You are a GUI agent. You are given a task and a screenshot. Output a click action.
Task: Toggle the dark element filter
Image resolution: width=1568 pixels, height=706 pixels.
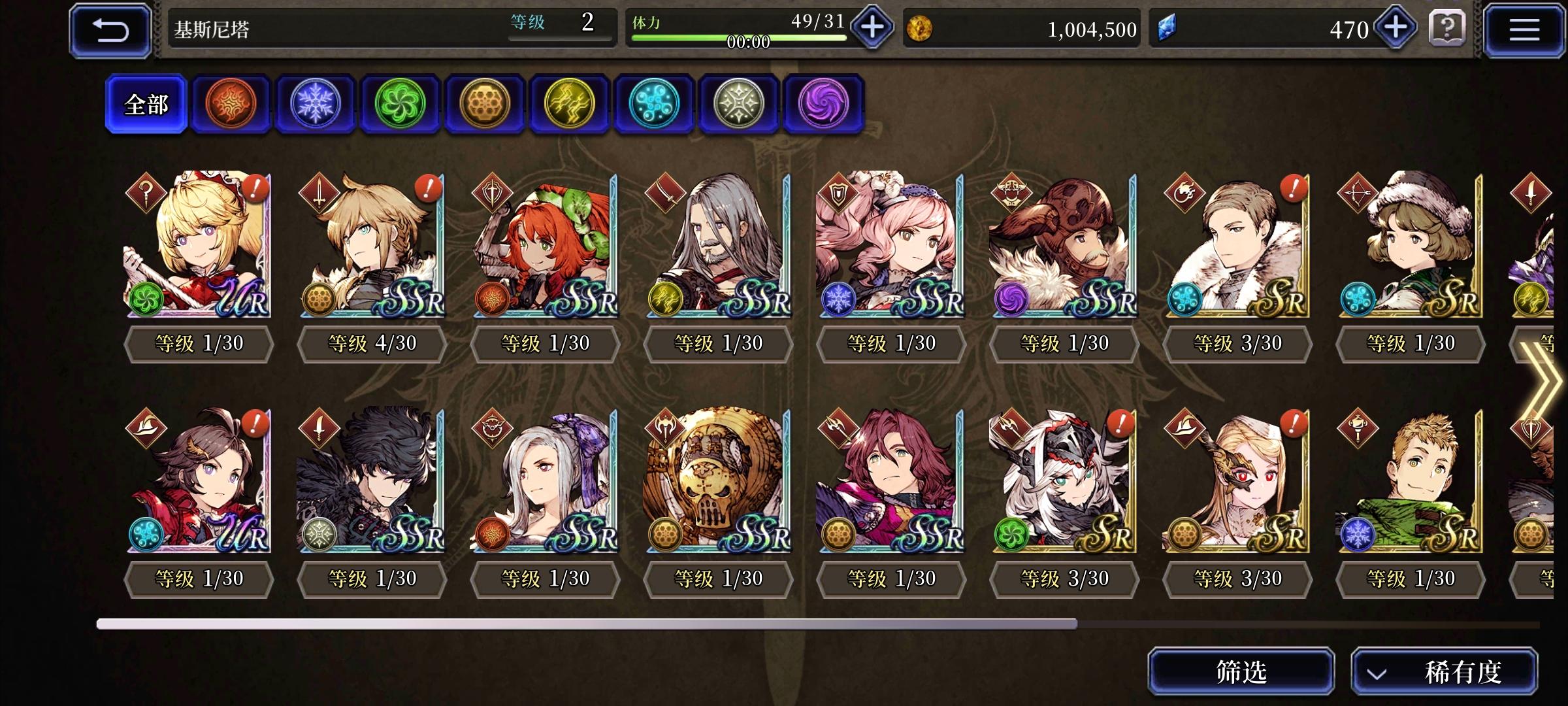824,103
